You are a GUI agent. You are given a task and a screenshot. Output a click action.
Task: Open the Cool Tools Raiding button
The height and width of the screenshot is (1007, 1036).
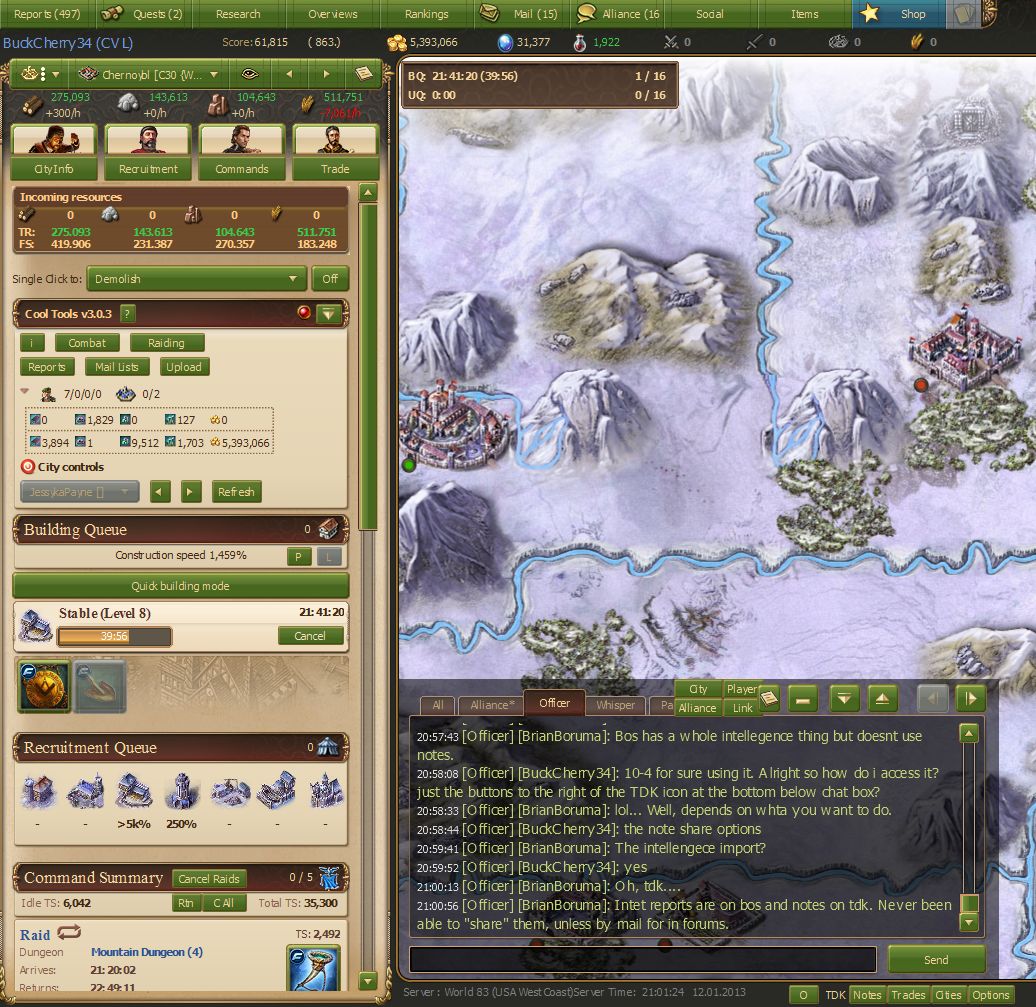[x=166, y=343]
